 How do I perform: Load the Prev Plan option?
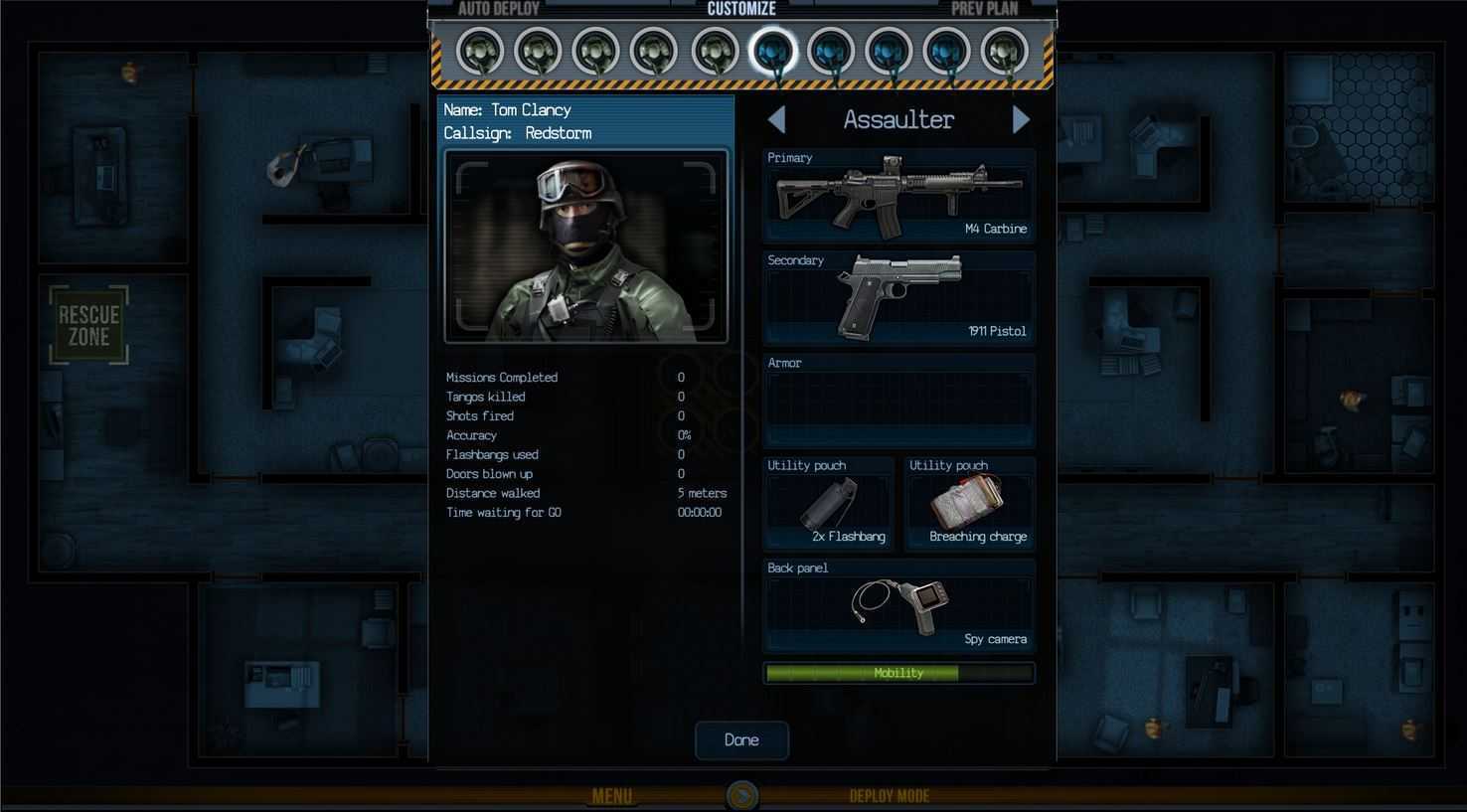(x=984, y=9)
